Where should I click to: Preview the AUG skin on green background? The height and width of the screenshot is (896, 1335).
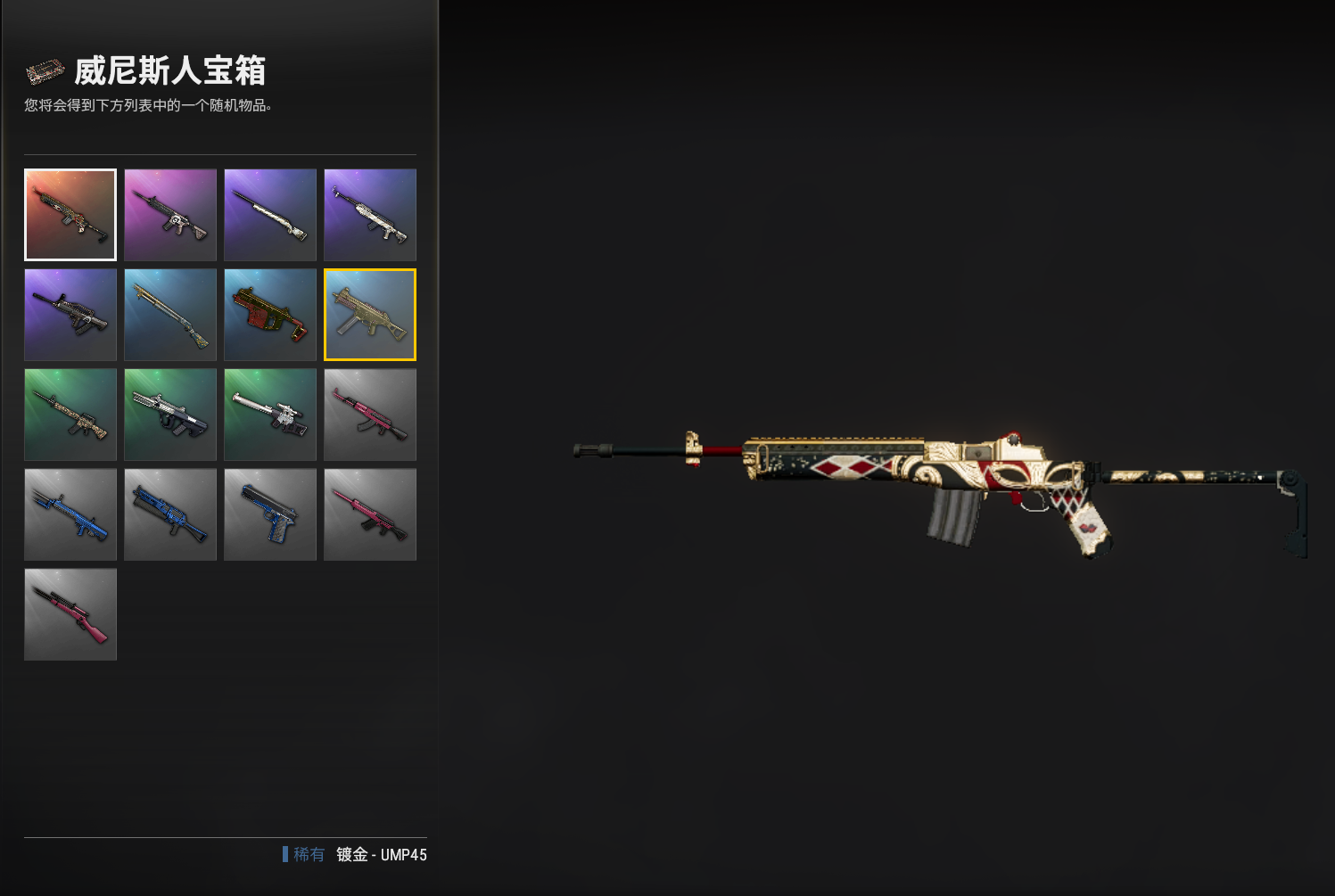(x=170, y=415)
